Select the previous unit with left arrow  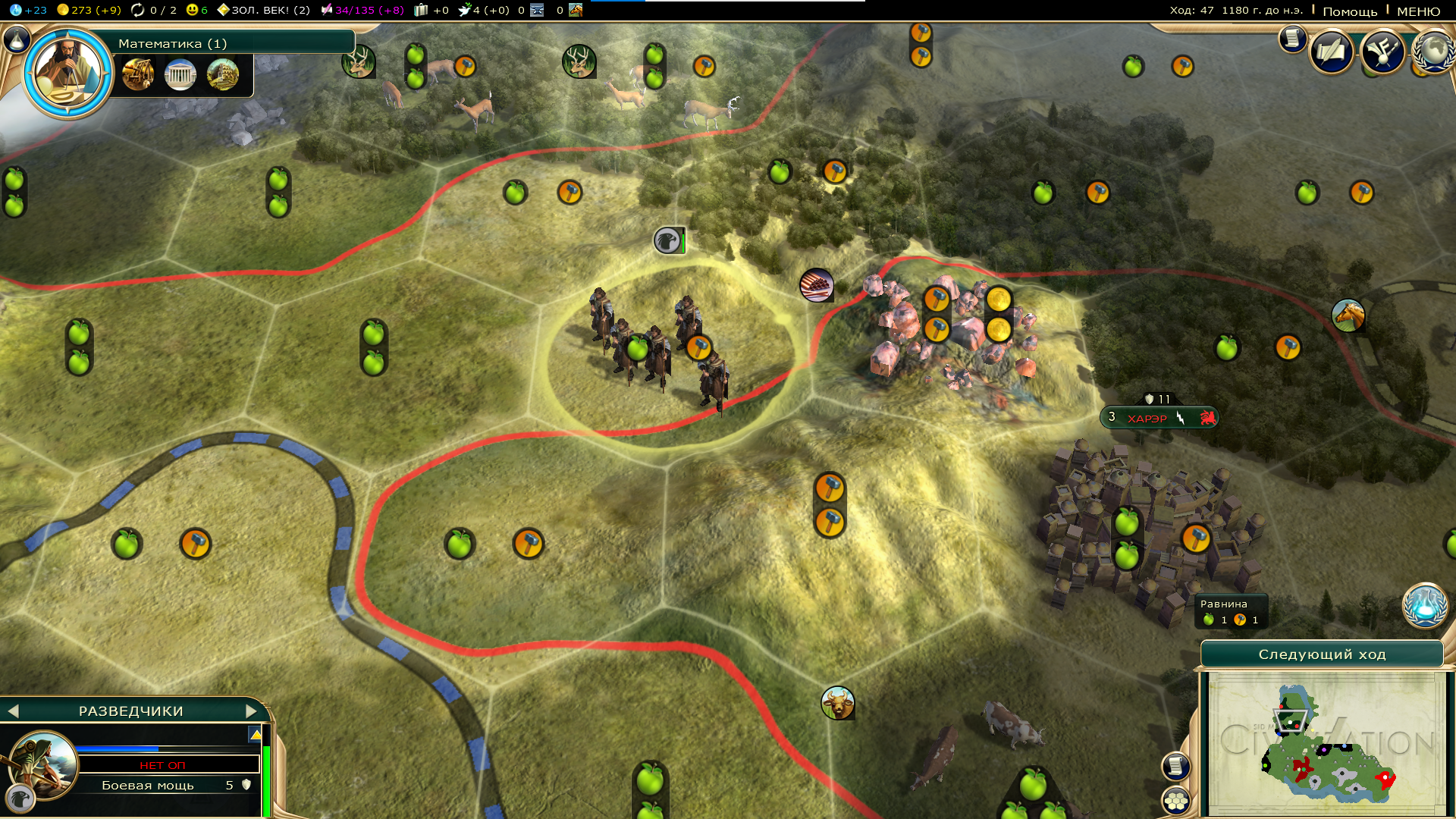pyautogui.click(x=13, y=711)
